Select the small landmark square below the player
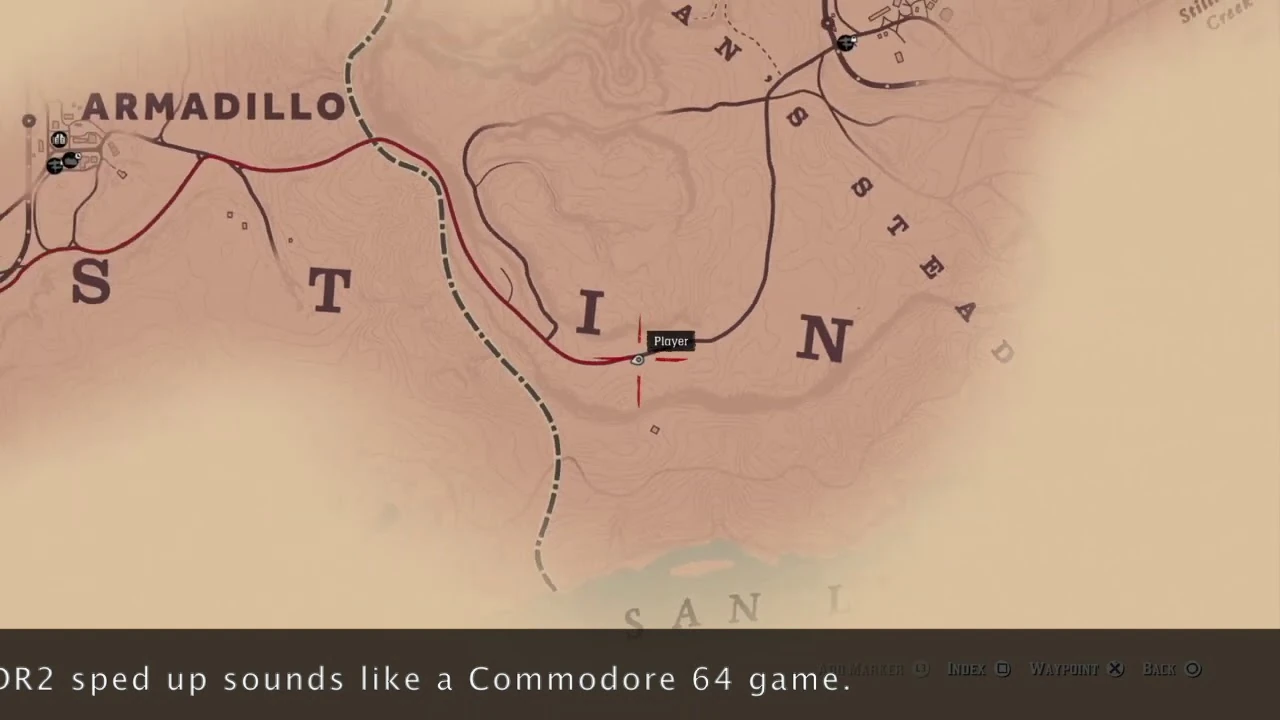1280x720 pixels. (x=655, y=429)
